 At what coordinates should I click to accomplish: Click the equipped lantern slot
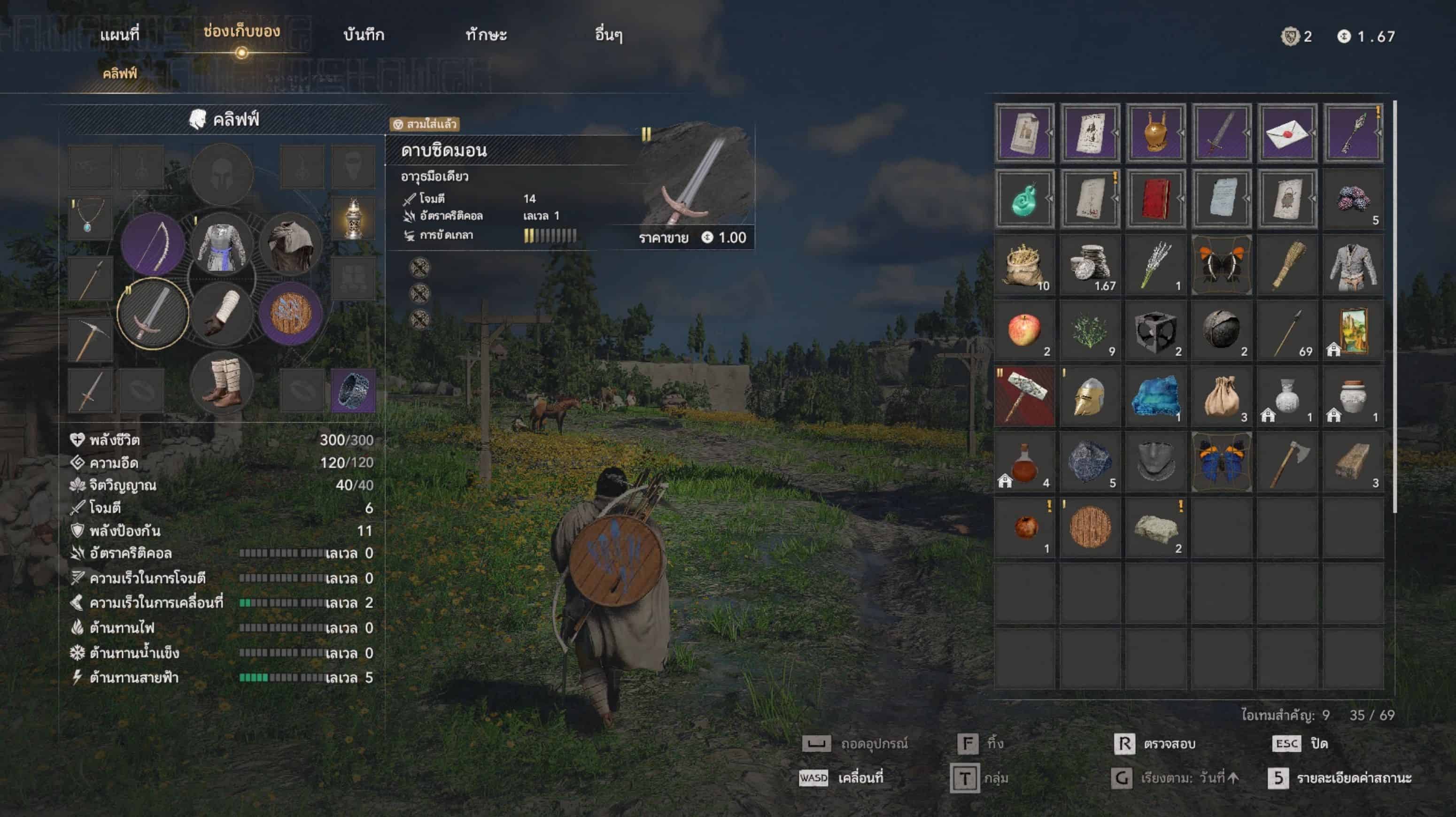pos(353,218)
